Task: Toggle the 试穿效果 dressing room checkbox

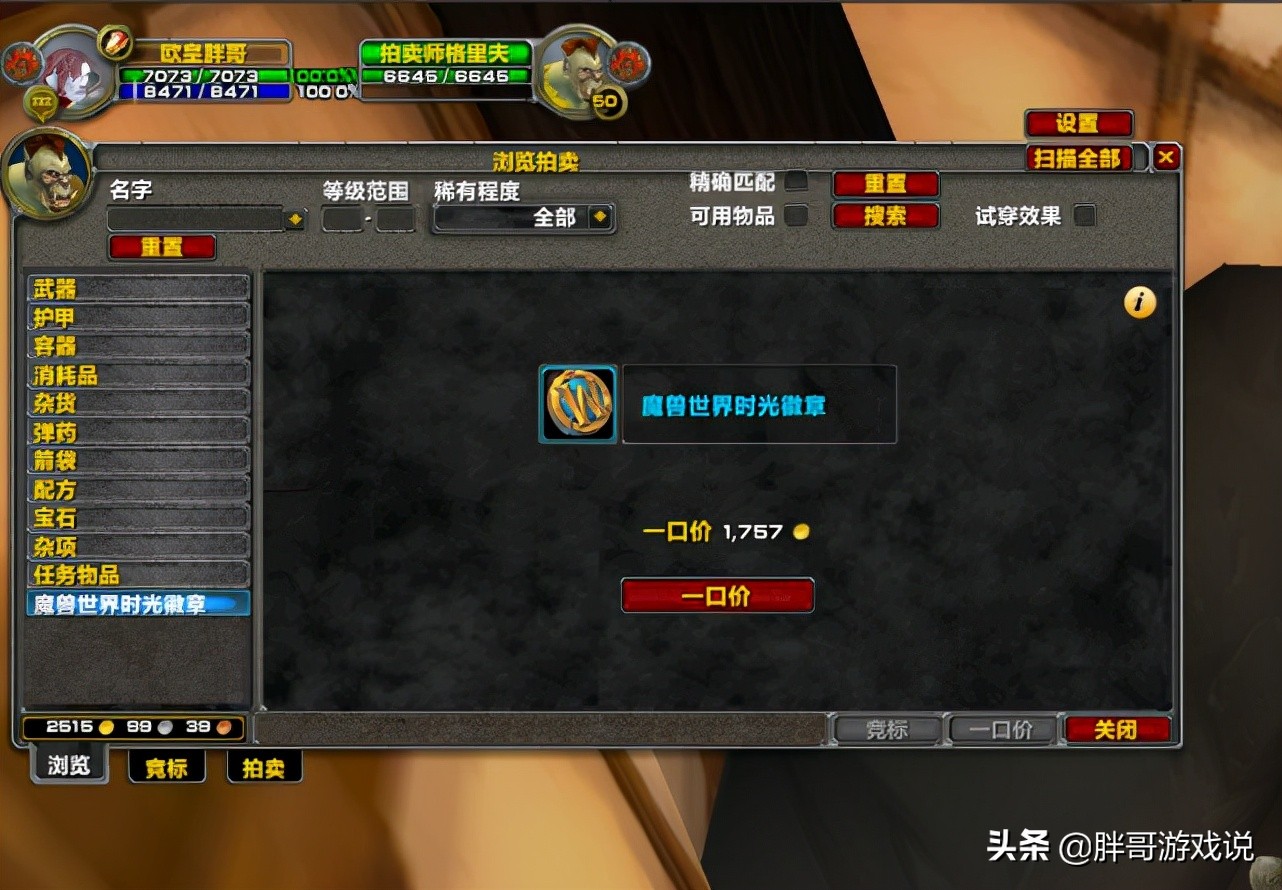Action: (x=1085, y=214)
